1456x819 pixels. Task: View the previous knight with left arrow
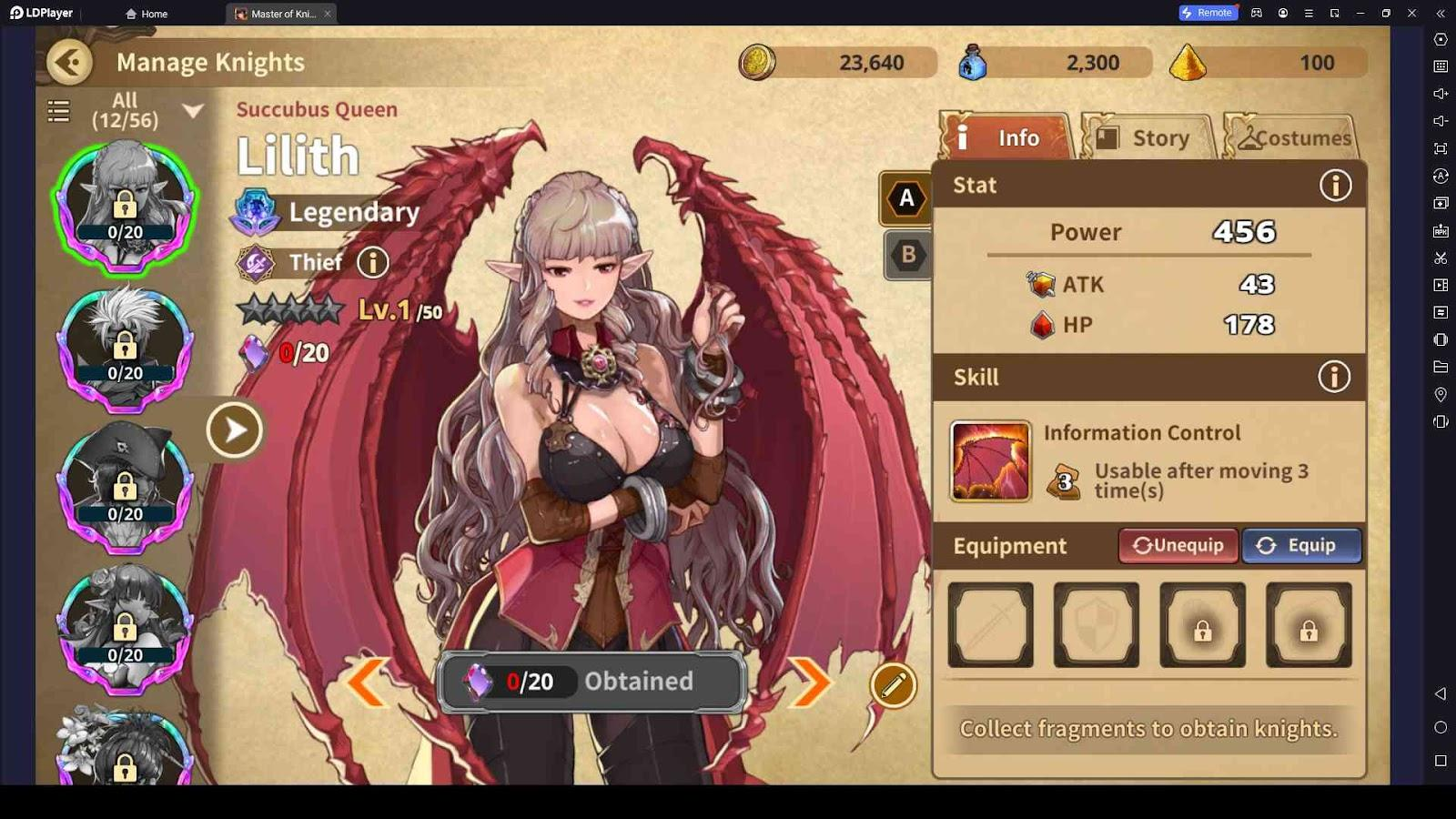point(369,682)
